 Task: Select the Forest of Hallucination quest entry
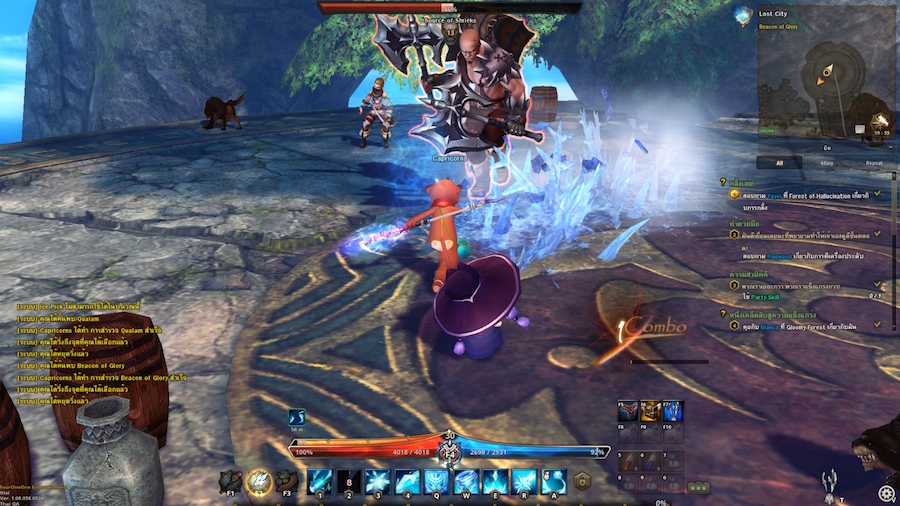pyautogui.click(x=800, y=196)
